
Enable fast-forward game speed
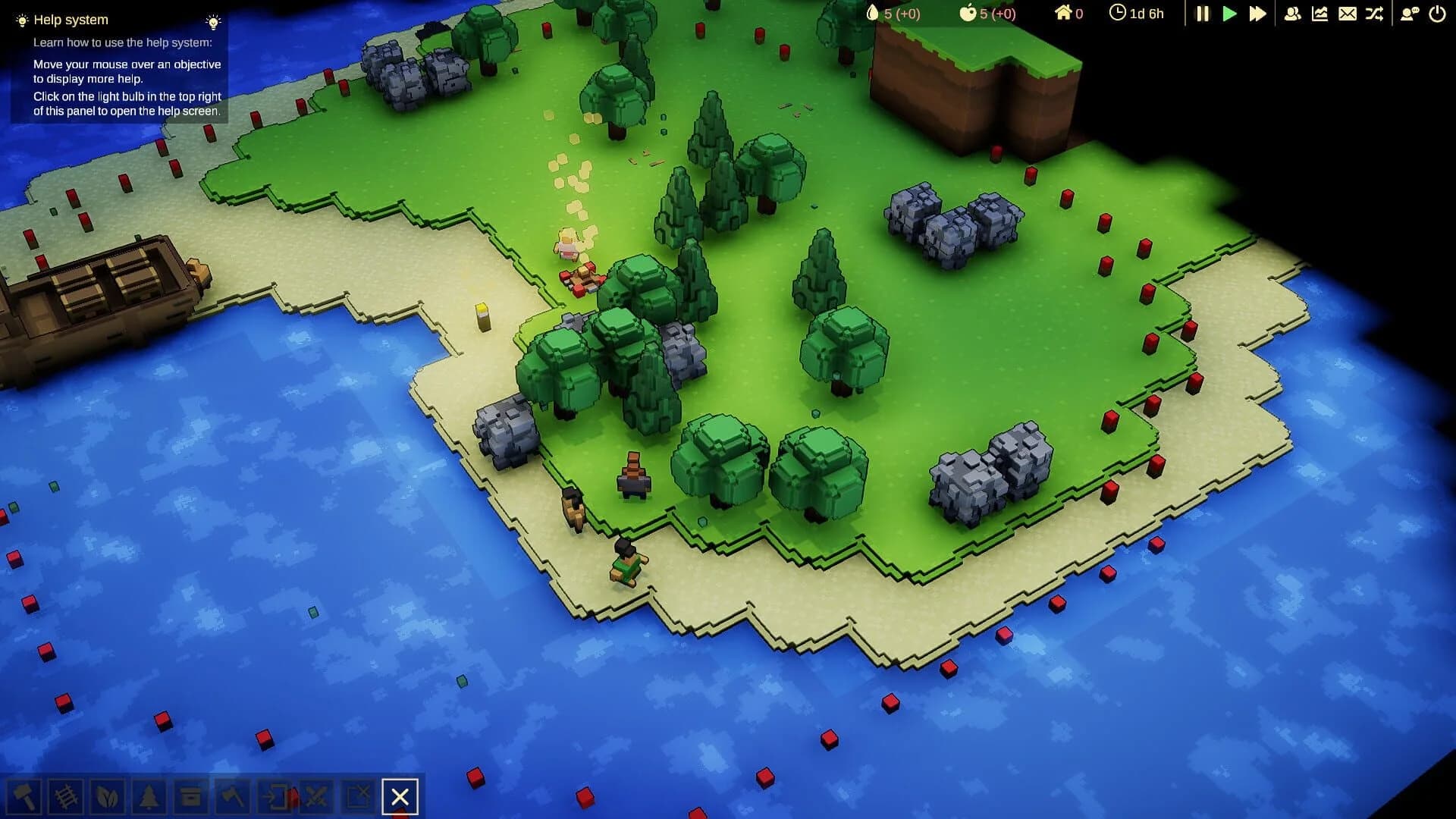pos(1258,13)
